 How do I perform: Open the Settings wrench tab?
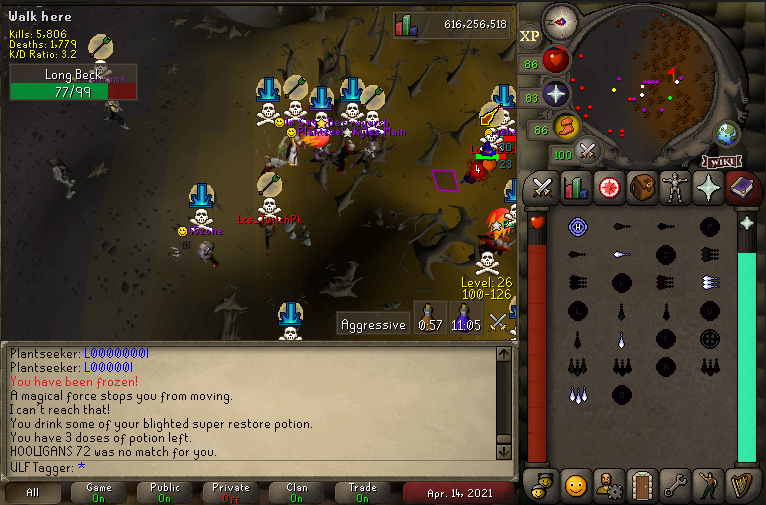[675, 485]
